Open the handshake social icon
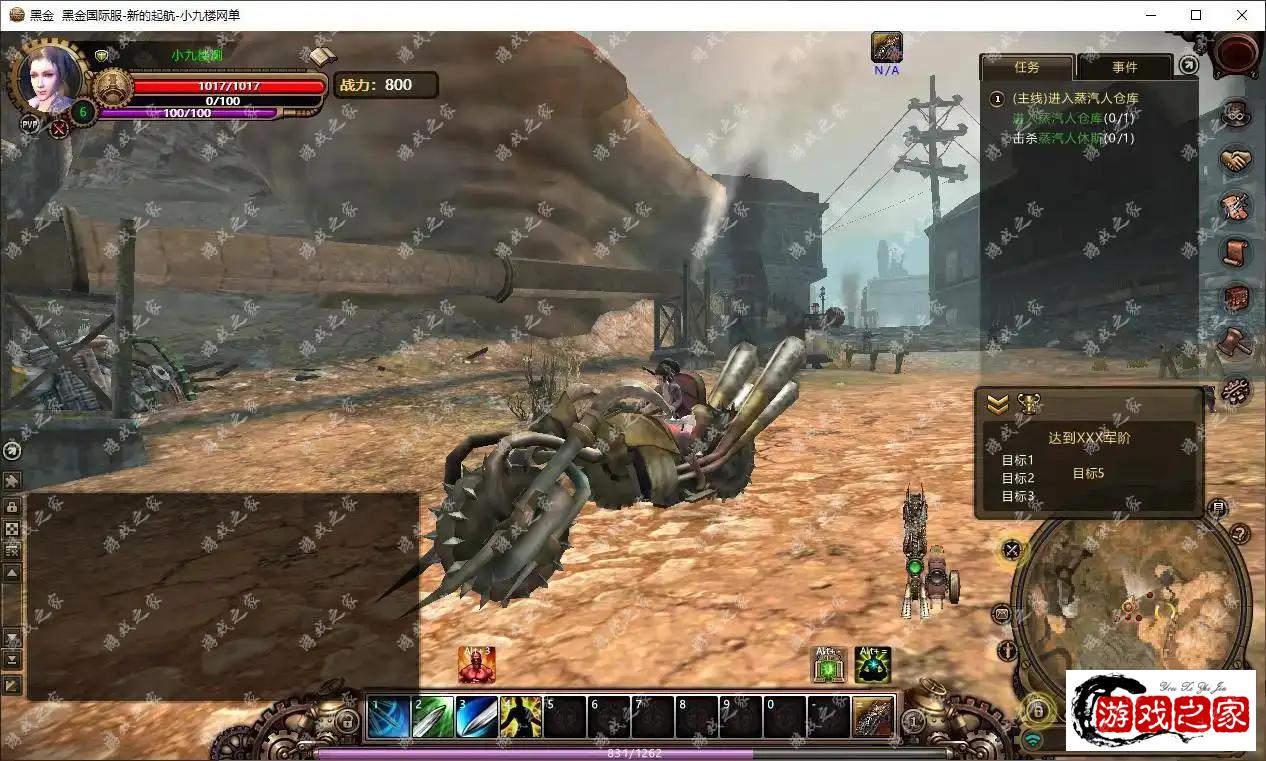Screen dimensions: 1266x761 point(1236,160)
